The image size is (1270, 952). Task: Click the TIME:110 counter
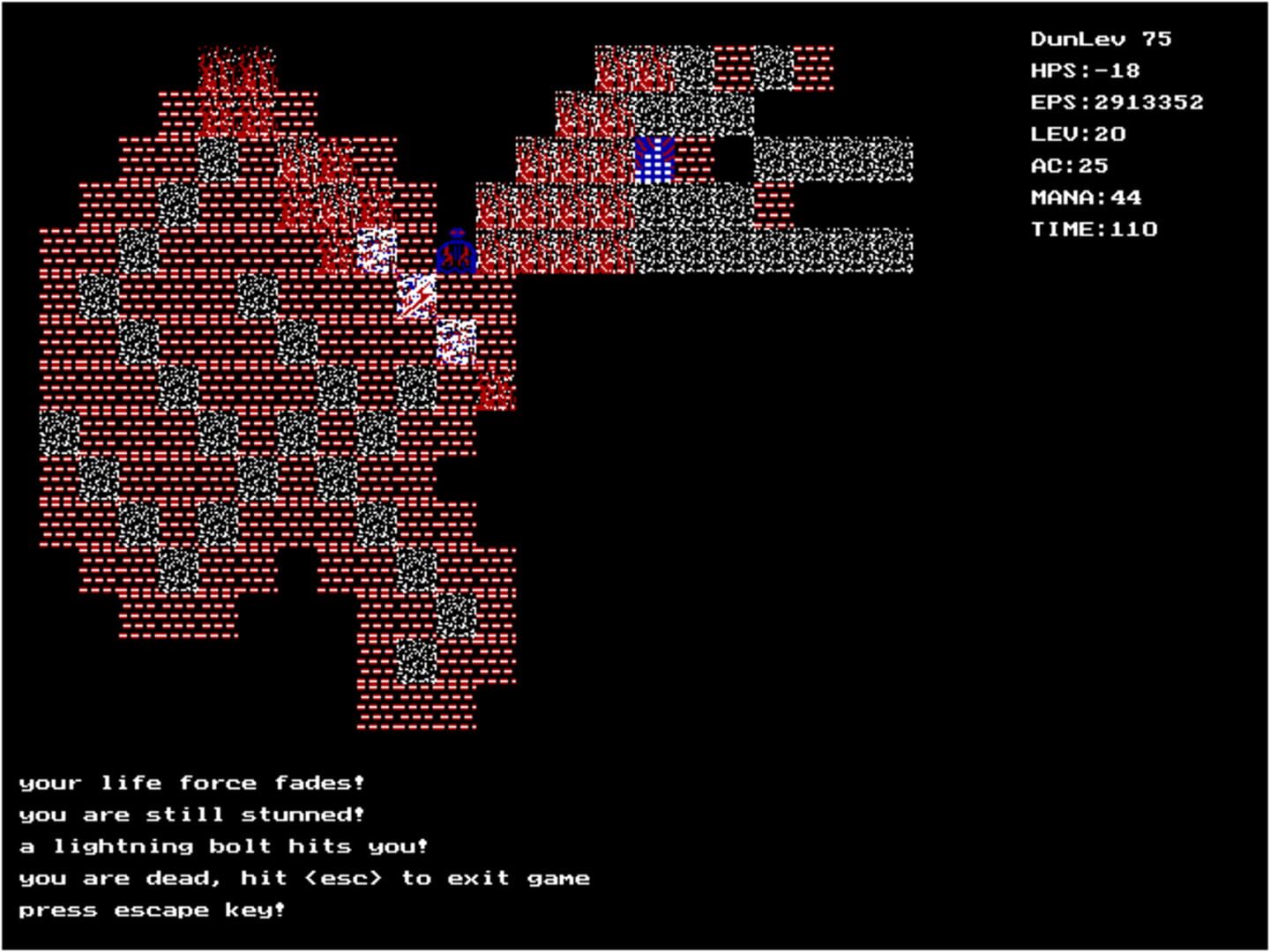[1094, 228]
